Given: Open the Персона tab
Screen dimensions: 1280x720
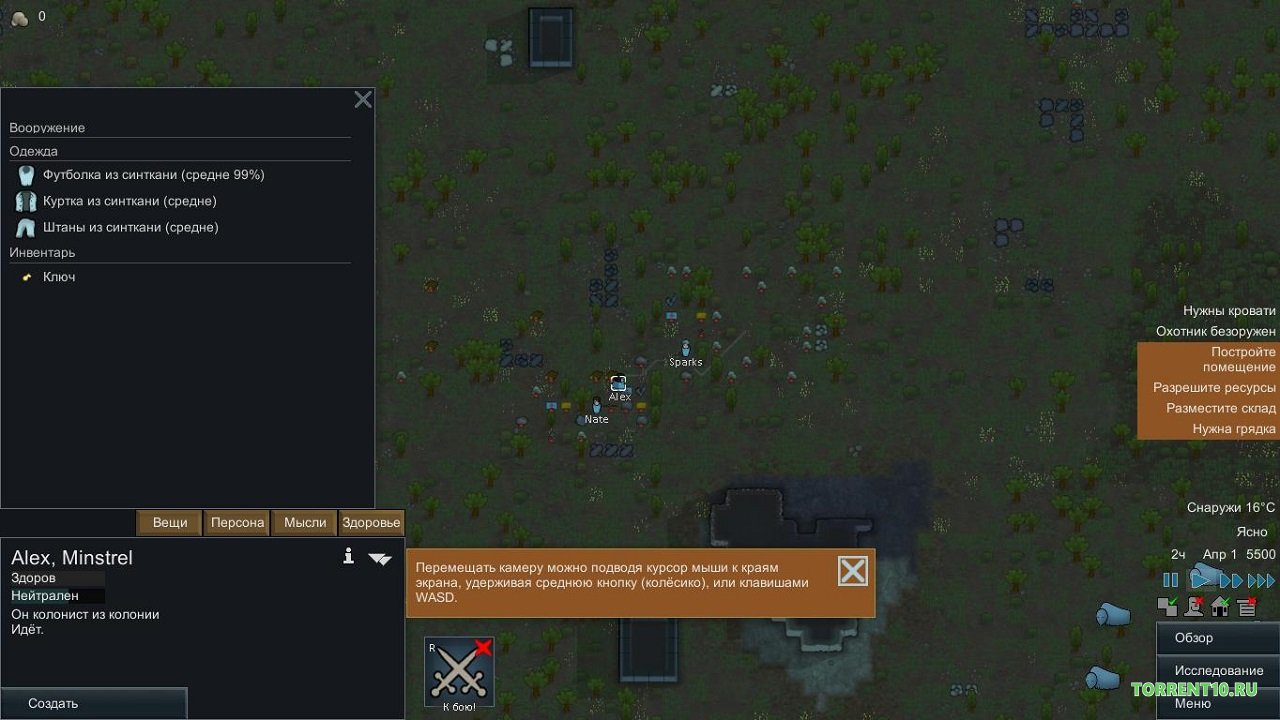Looking at the screenshot, I should 237,522.
